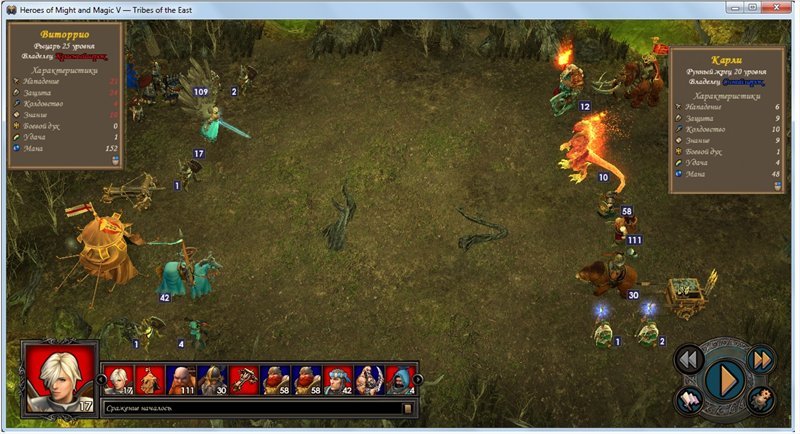Open Виторрио hero stats panel
The height and width of the screenshot is (434, 800).
(x=65, y=95)
